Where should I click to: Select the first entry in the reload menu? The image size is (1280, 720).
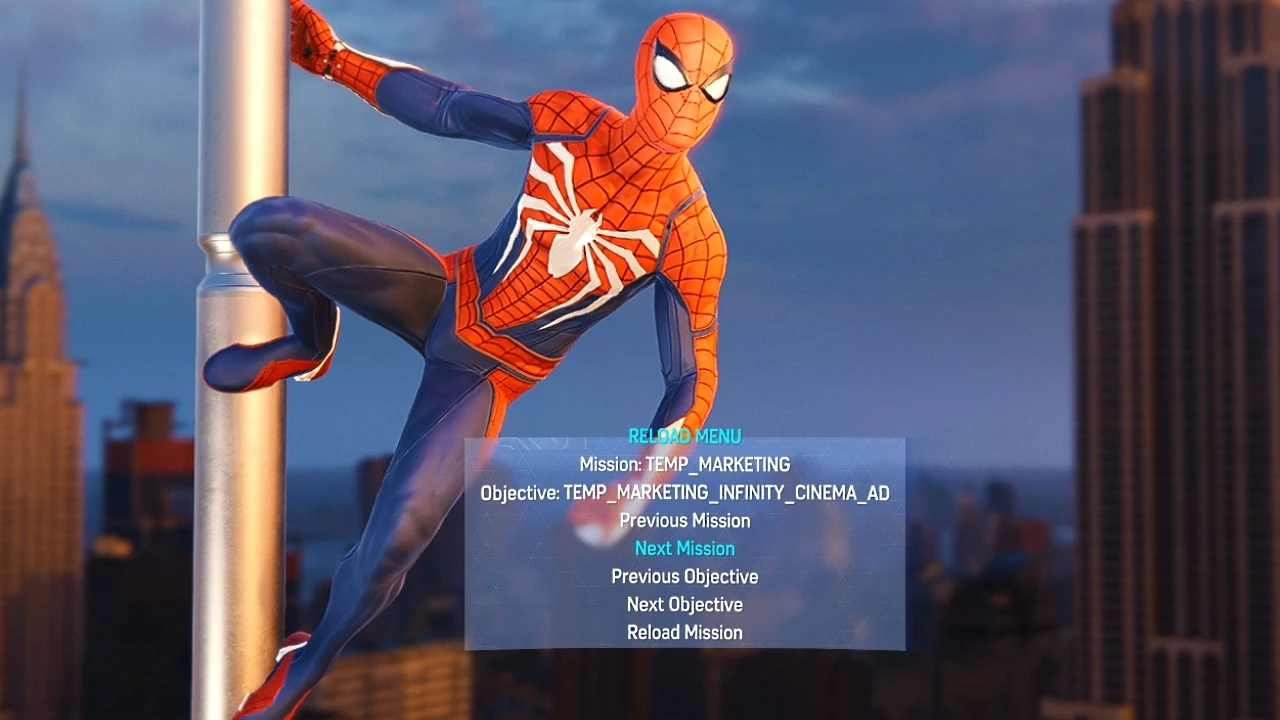pos(685,464)
